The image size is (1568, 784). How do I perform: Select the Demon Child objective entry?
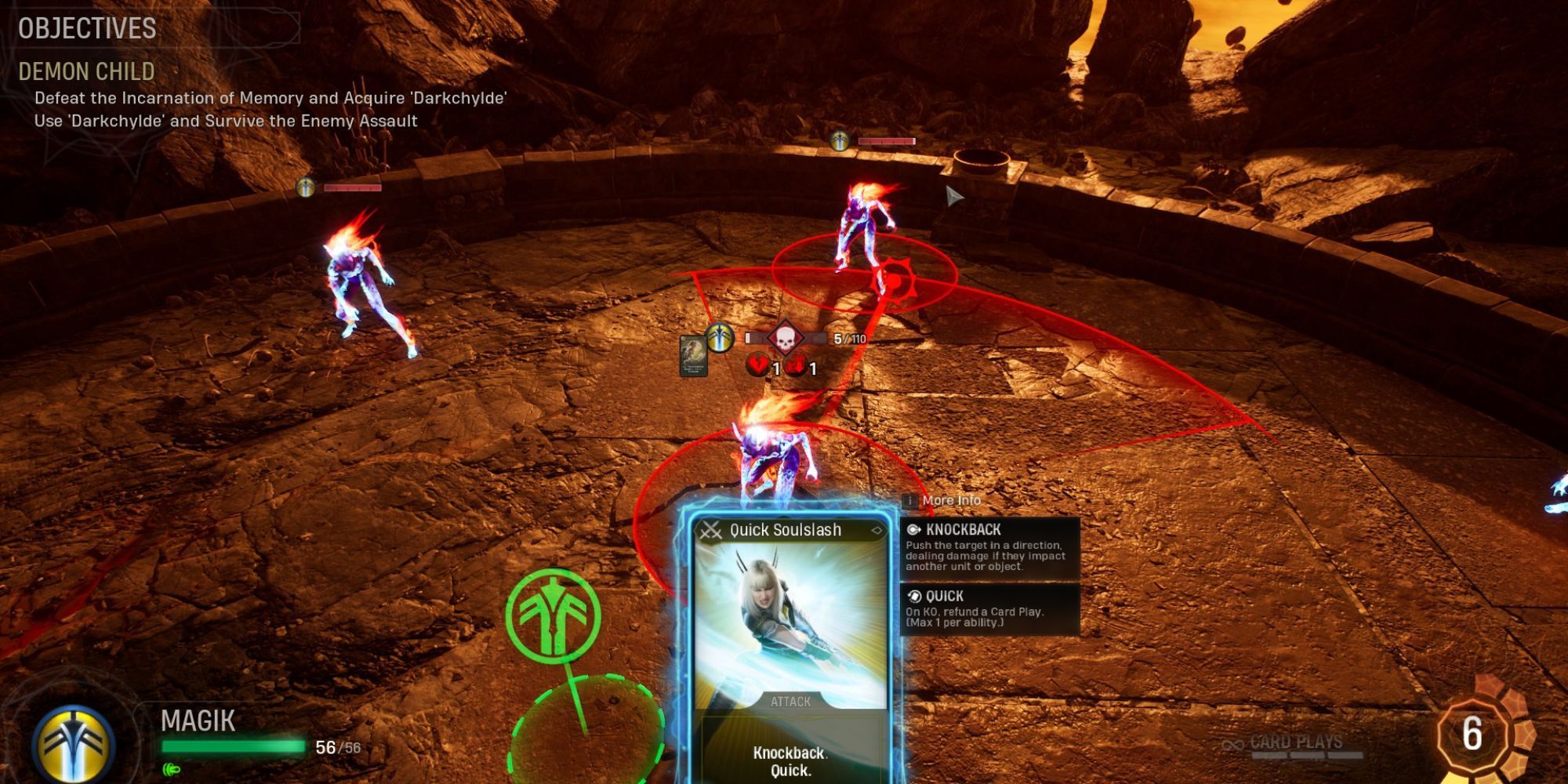tap(87, 71)
